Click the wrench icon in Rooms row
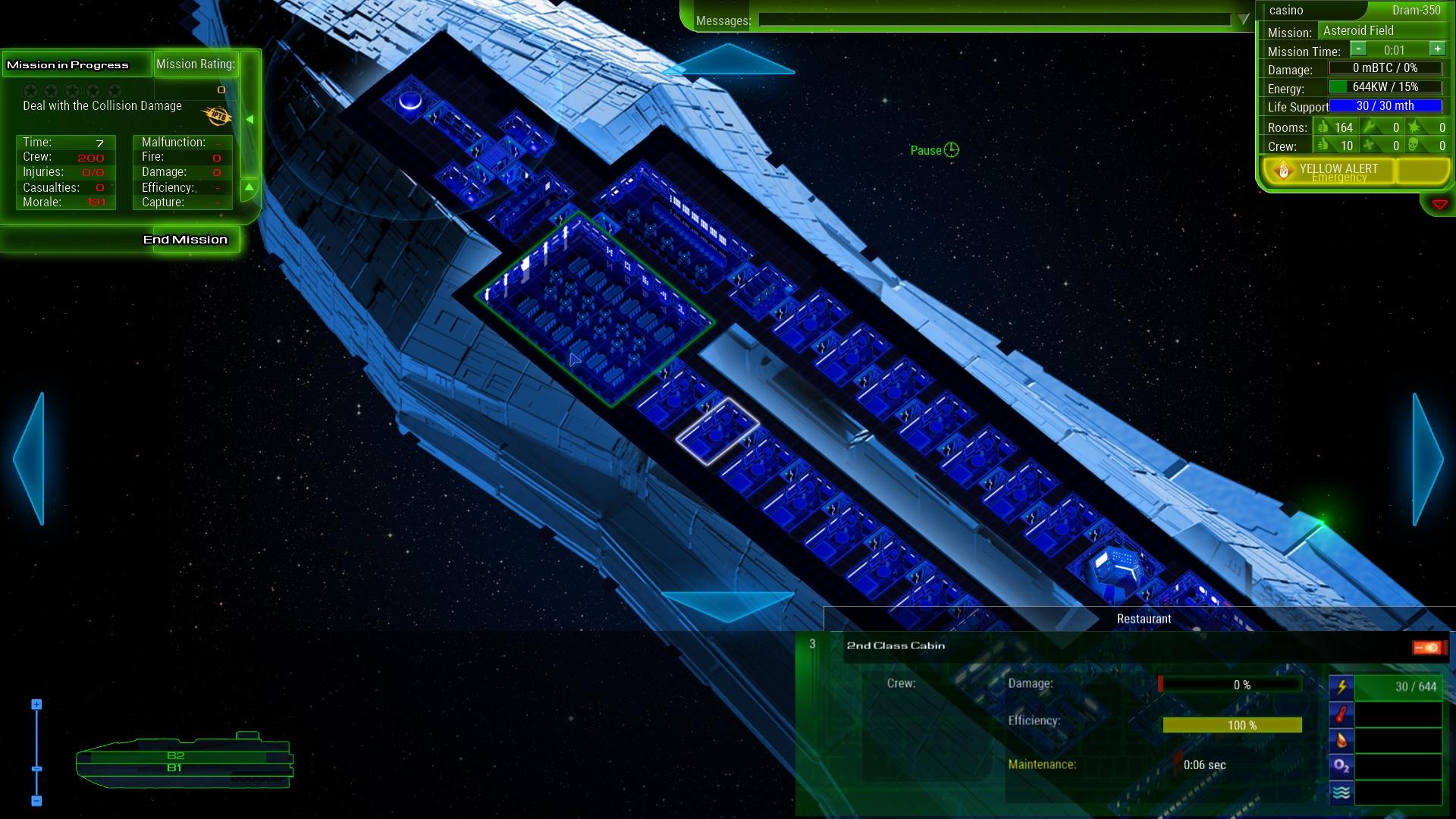The height and width of the screenshot is (819, 1456). click(x=1370, y=126)
